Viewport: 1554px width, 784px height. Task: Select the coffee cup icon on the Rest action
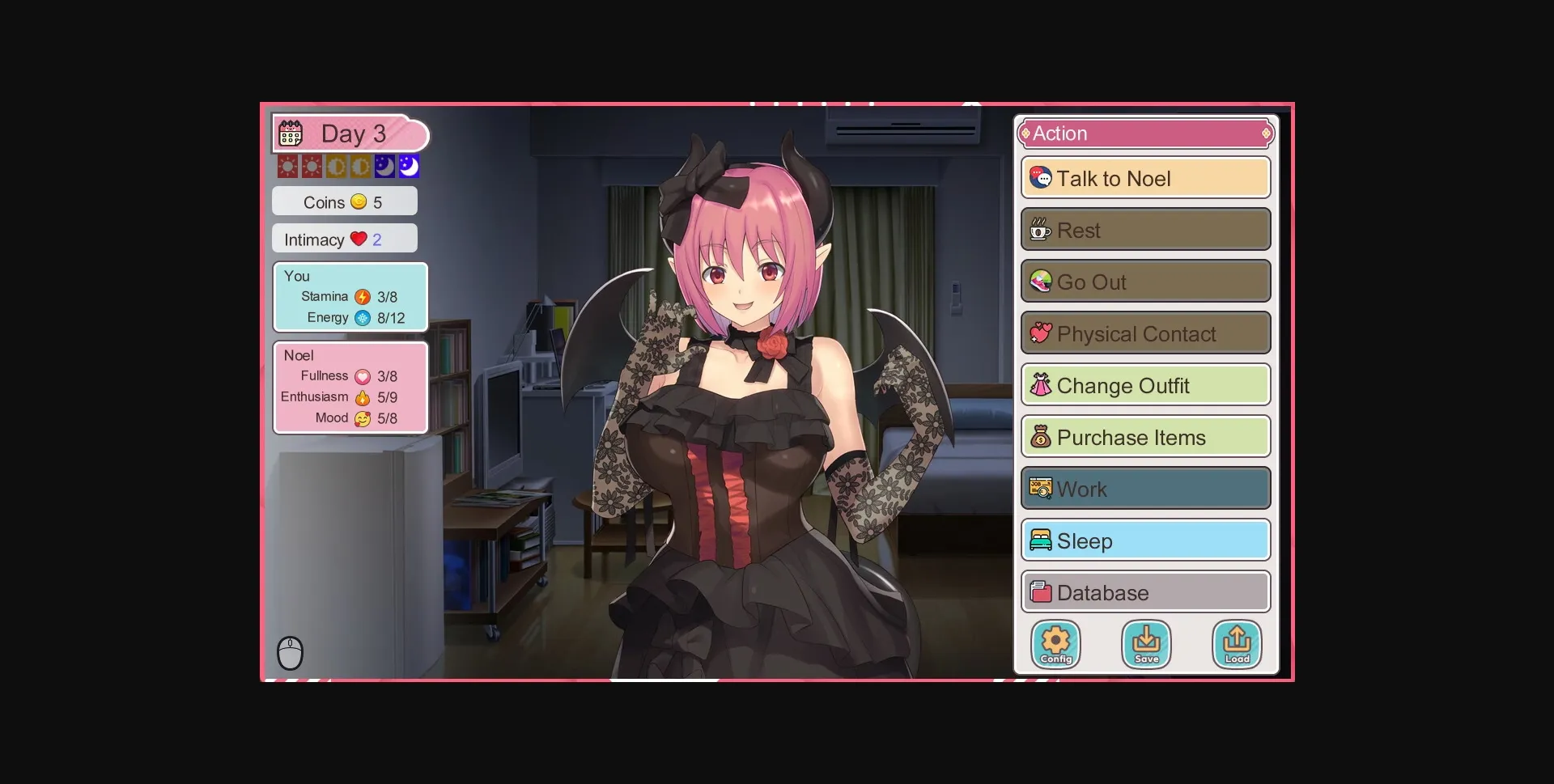pyautogui.click(x=1041, y=230)
